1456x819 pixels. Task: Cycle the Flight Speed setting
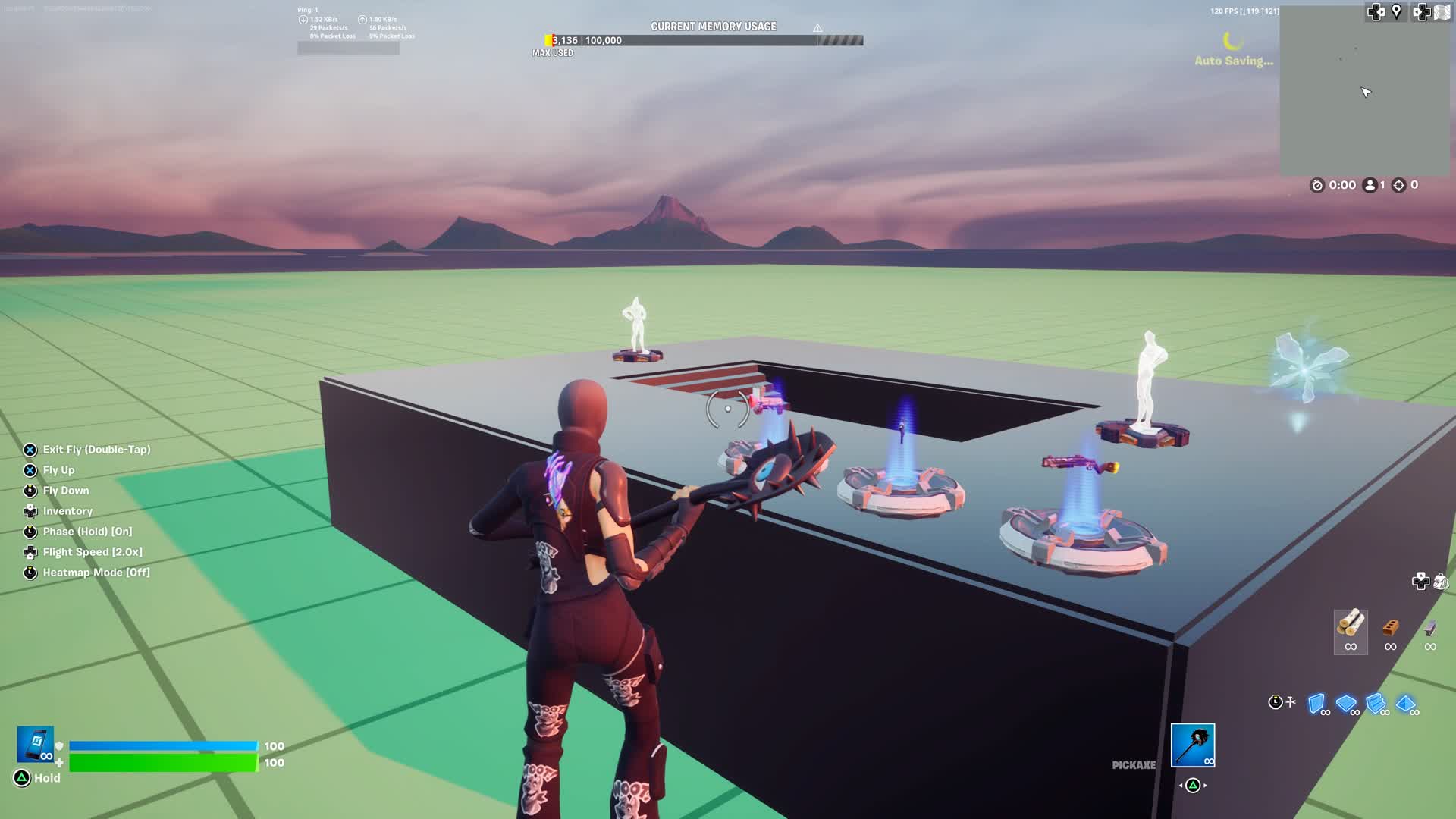pyautogui.click(x=92, y=551)
